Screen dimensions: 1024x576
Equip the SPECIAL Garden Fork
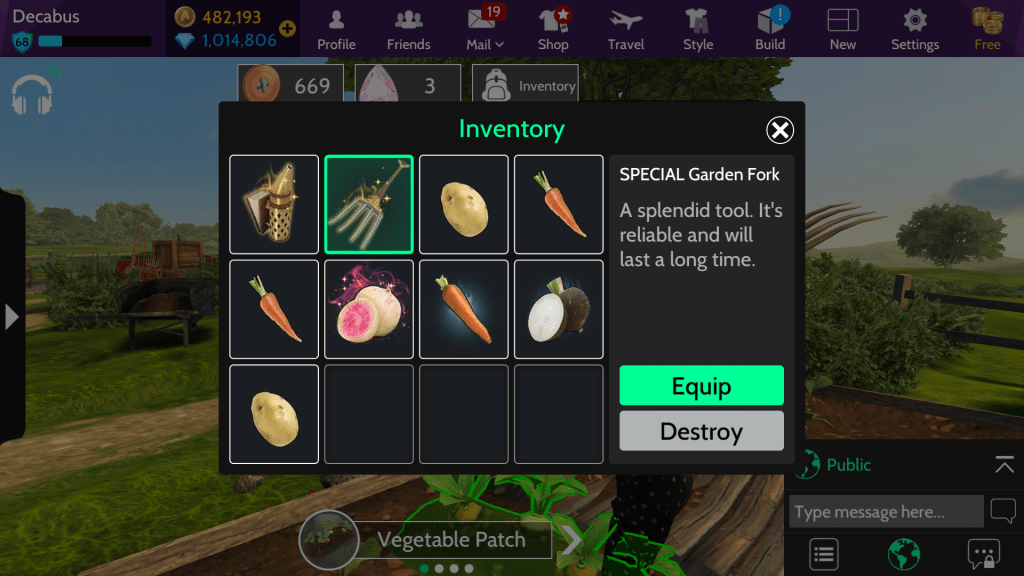click(701, 386)
